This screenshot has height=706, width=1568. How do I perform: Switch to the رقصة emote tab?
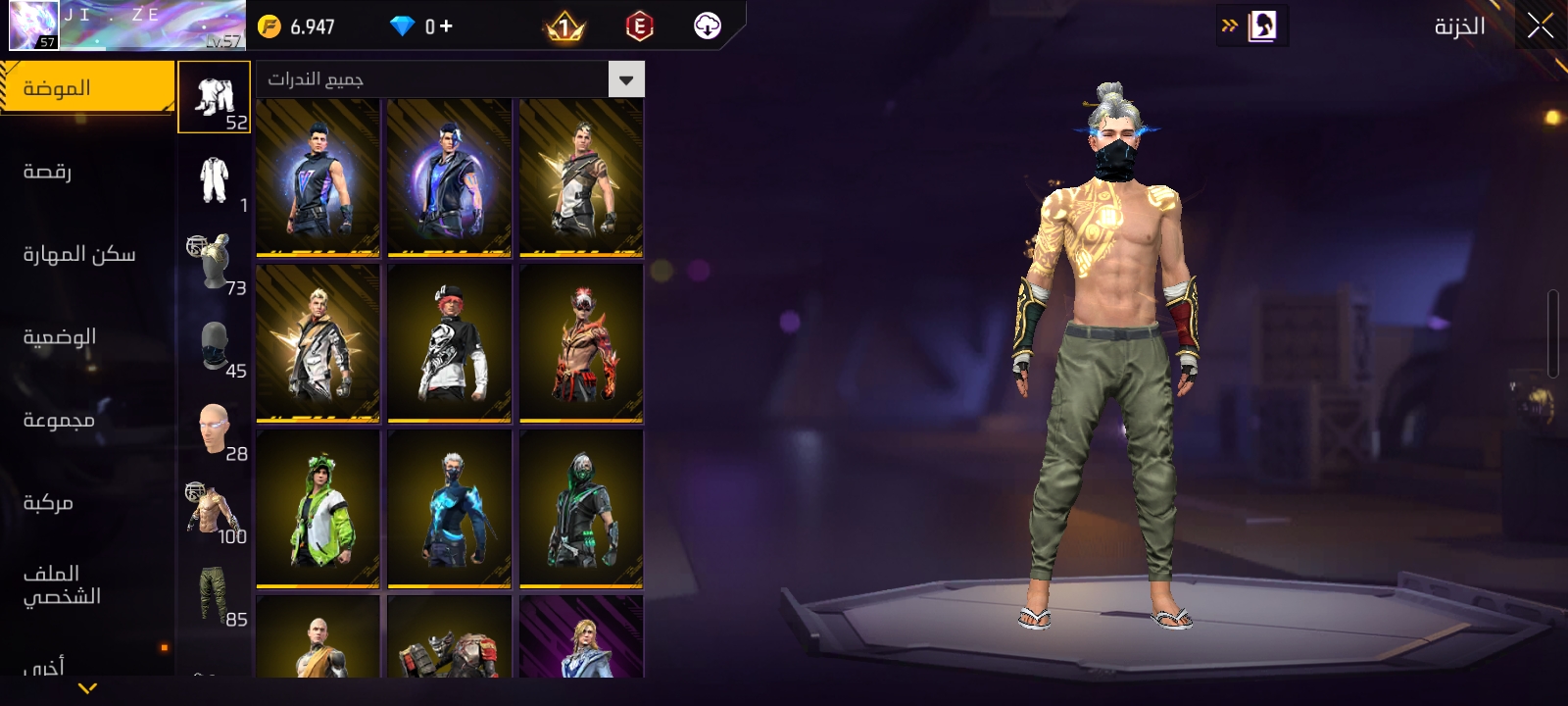49,172
